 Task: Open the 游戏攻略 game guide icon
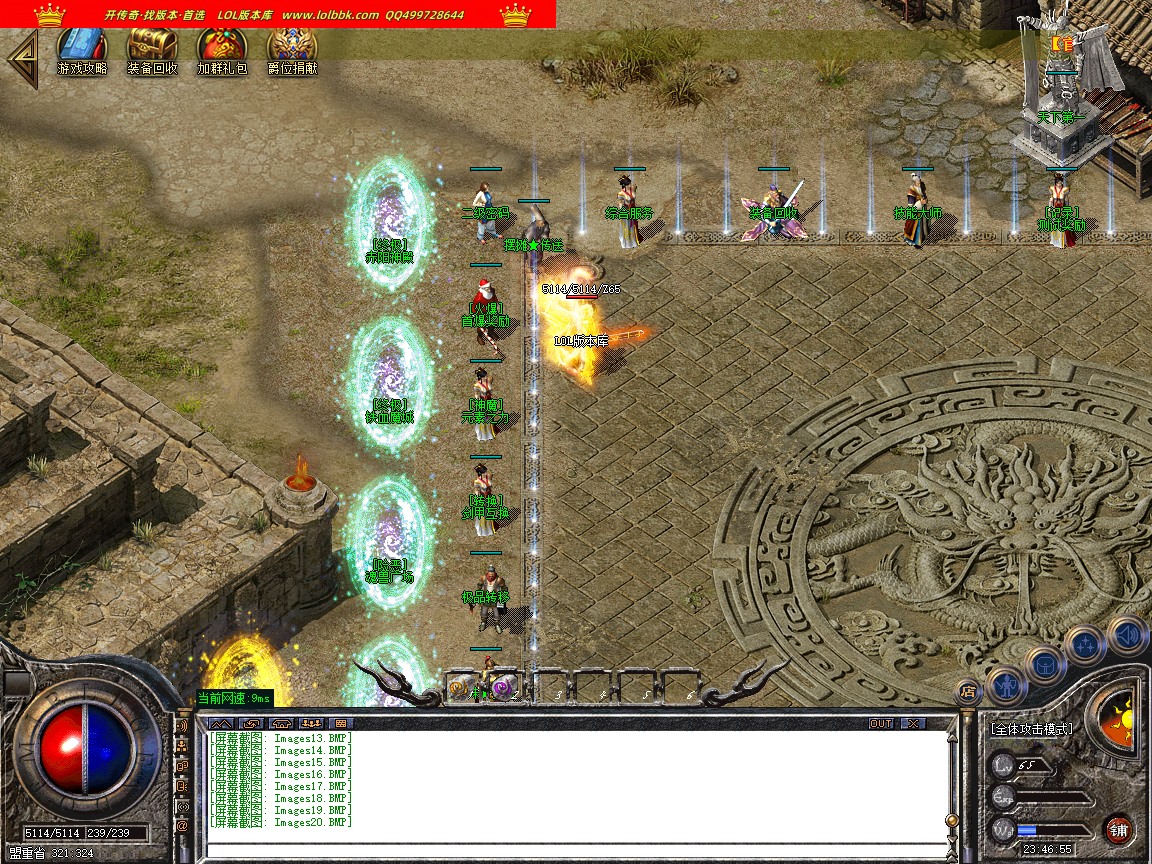click(82, 52)
